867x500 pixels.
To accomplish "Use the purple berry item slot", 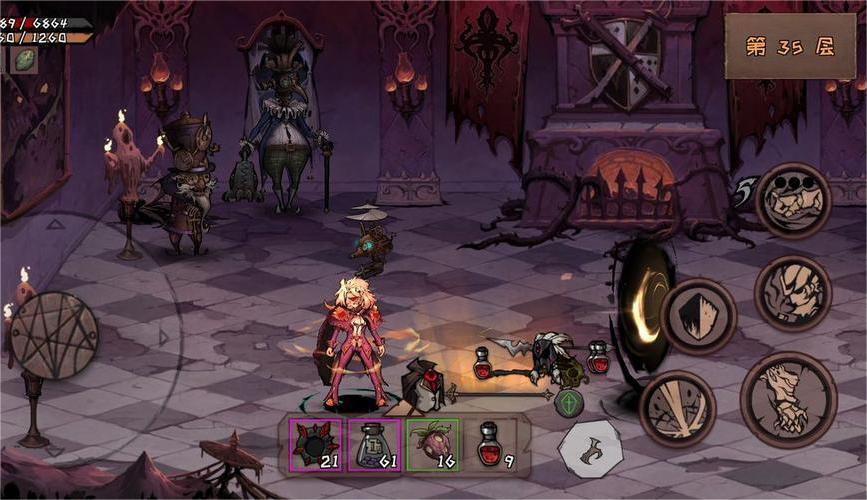I will 433,445.
